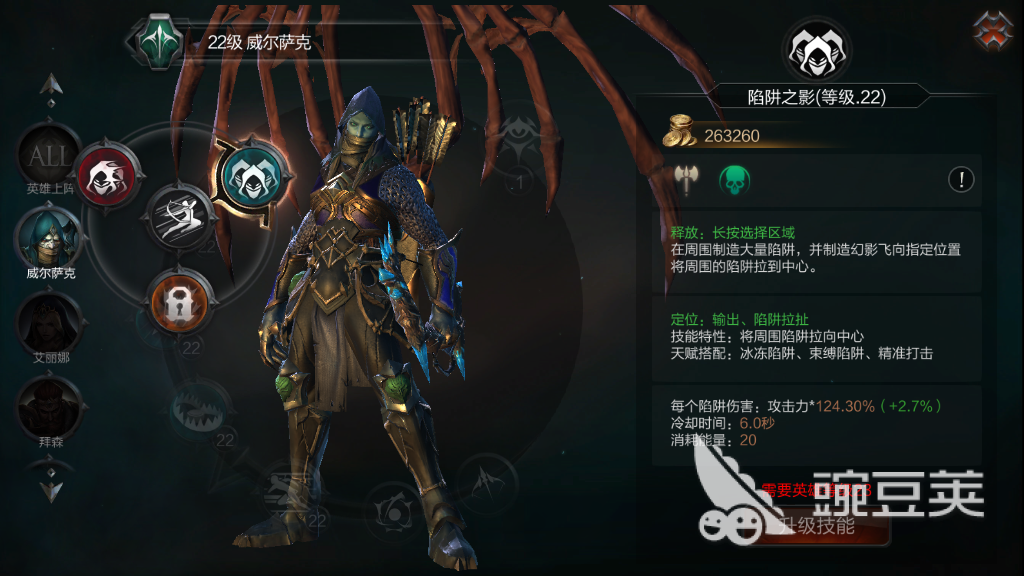Open the exclamation mark info button

[x=961, y=180]
